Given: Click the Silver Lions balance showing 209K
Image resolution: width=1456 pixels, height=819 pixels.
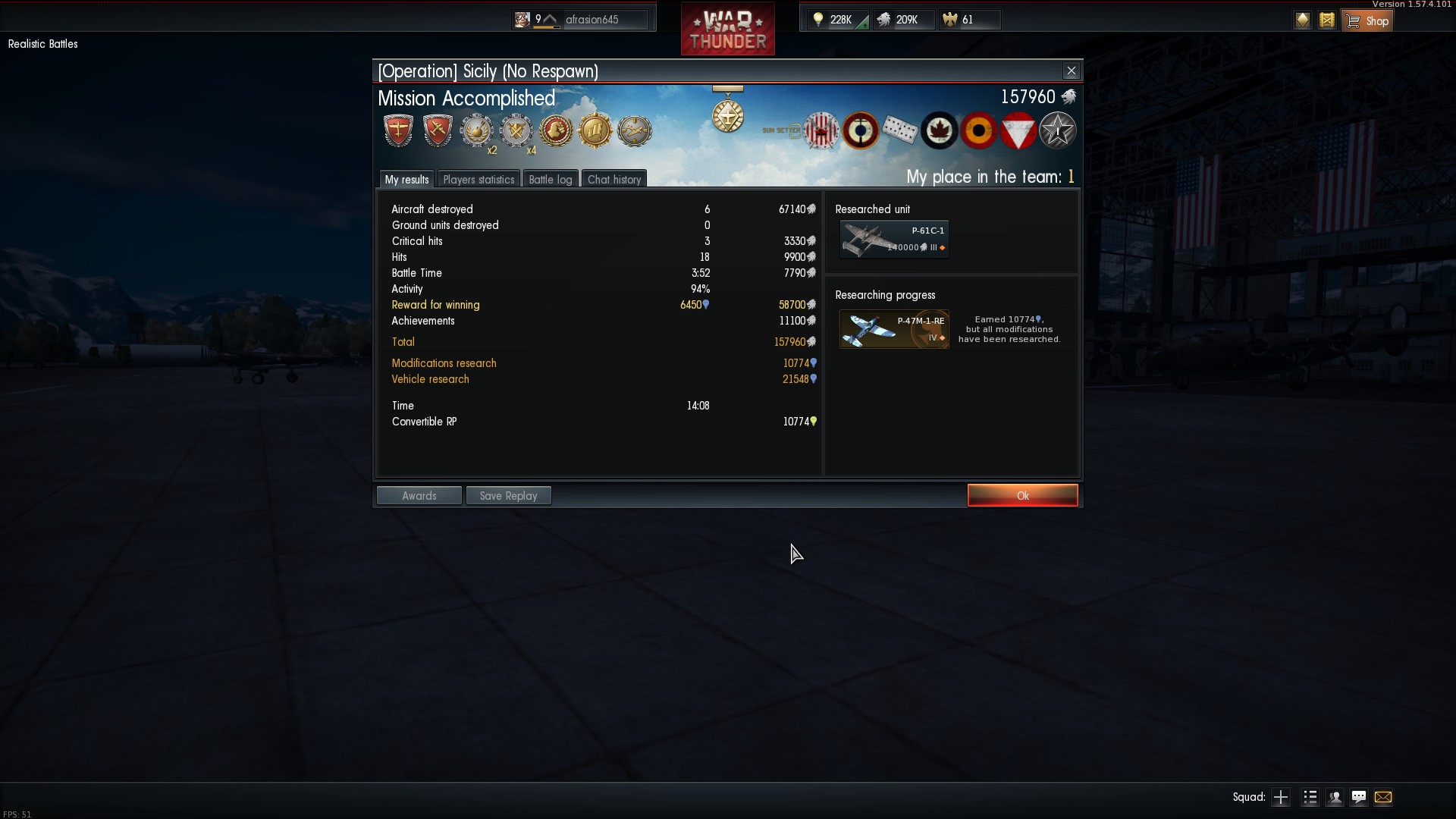Looking at the screenshot, I should point(899,20).
